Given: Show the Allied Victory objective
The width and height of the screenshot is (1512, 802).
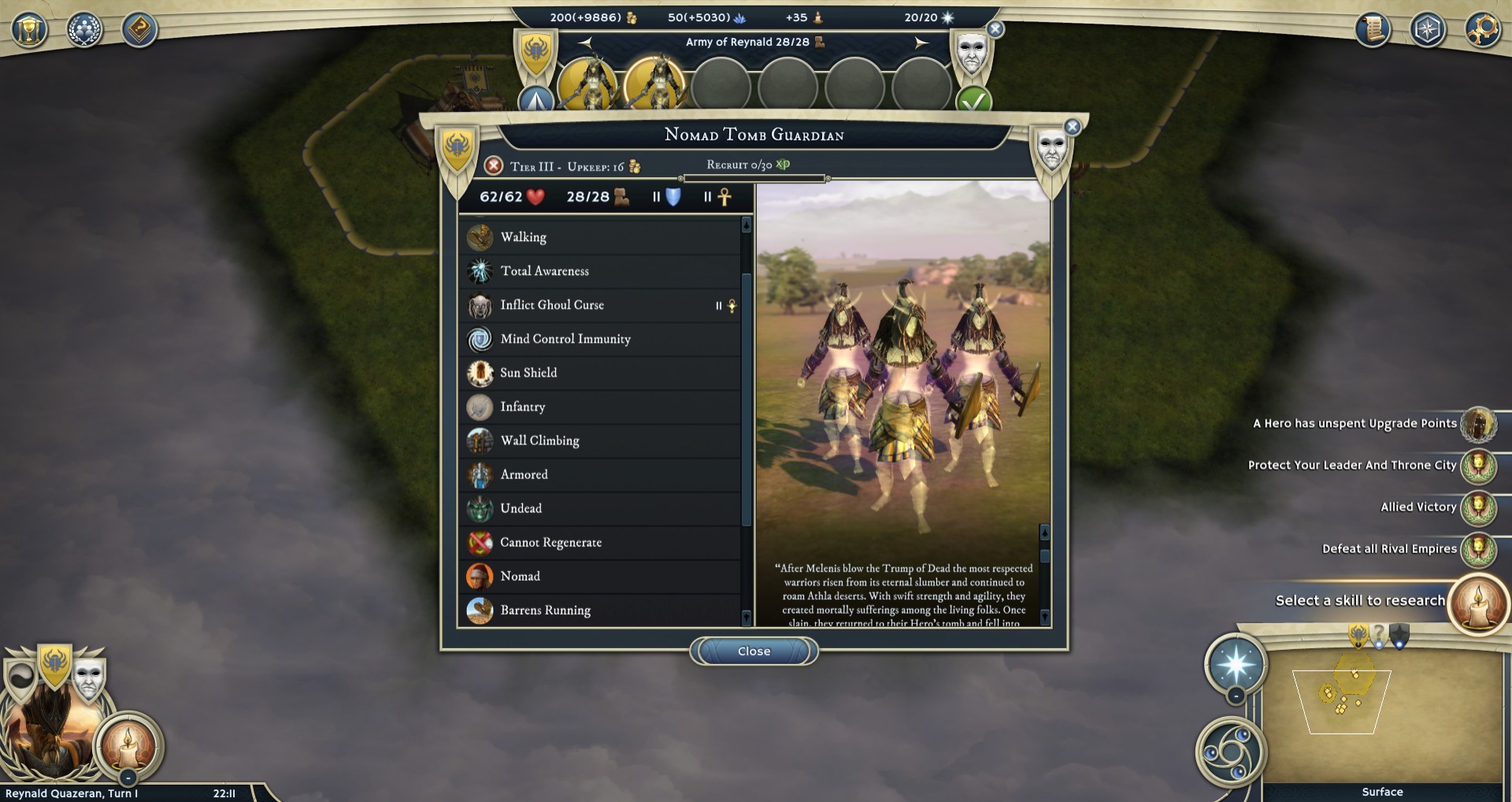Looking at the screenshot, I should tap(1477, 507).
